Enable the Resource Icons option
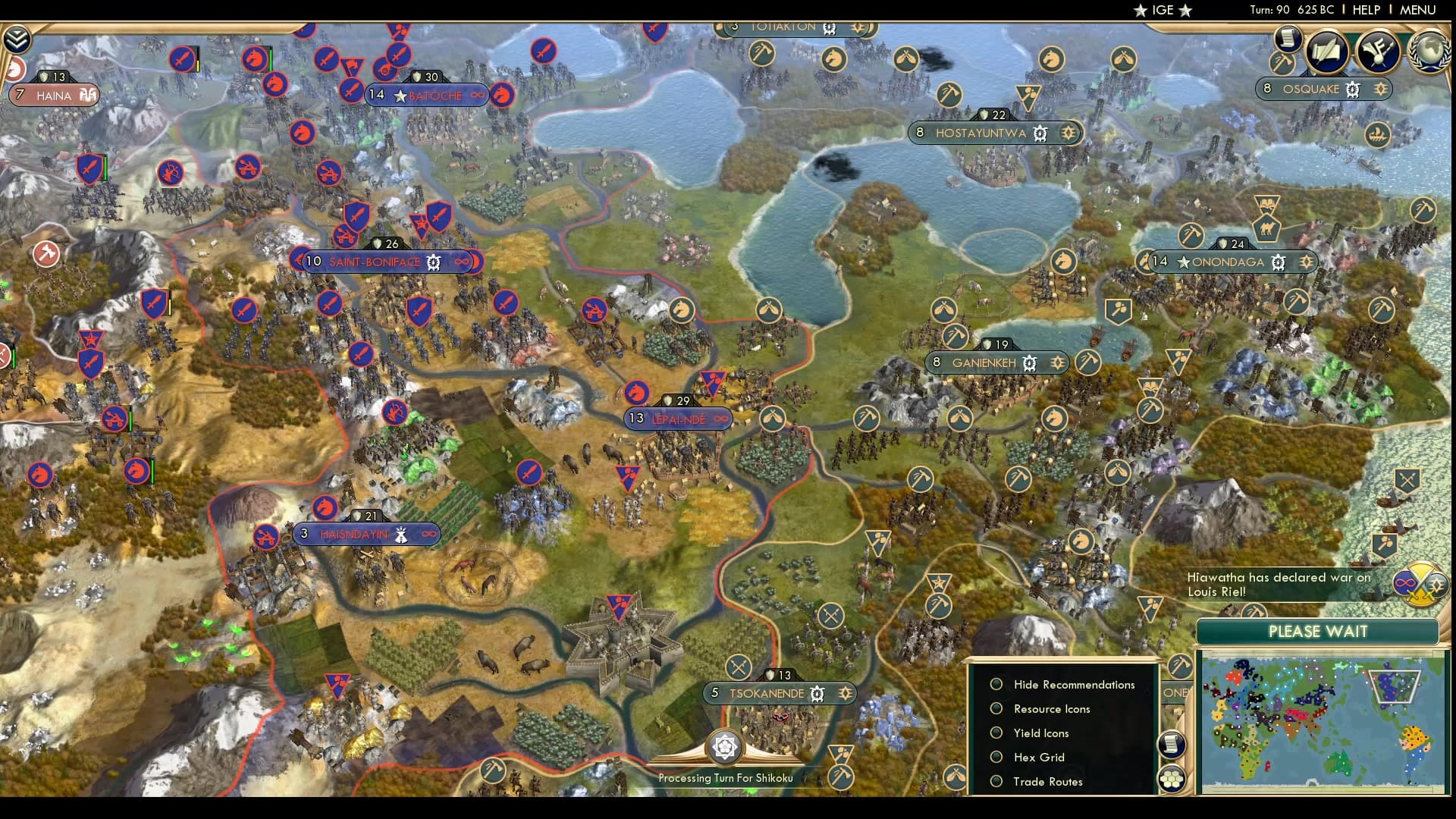 tap(996, 709)
